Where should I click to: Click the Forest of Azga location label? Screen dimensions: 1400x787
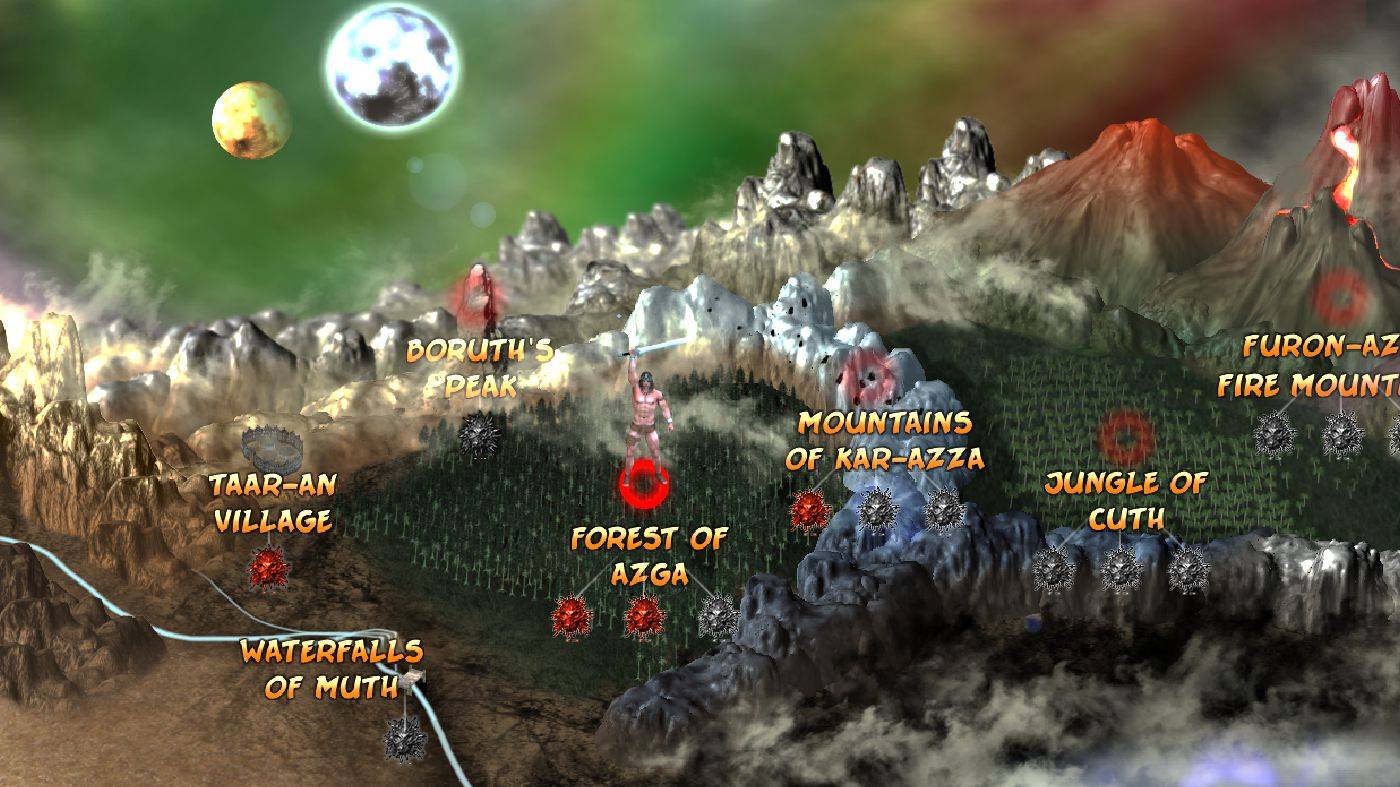pyautogui.click(x=648, y=556)
